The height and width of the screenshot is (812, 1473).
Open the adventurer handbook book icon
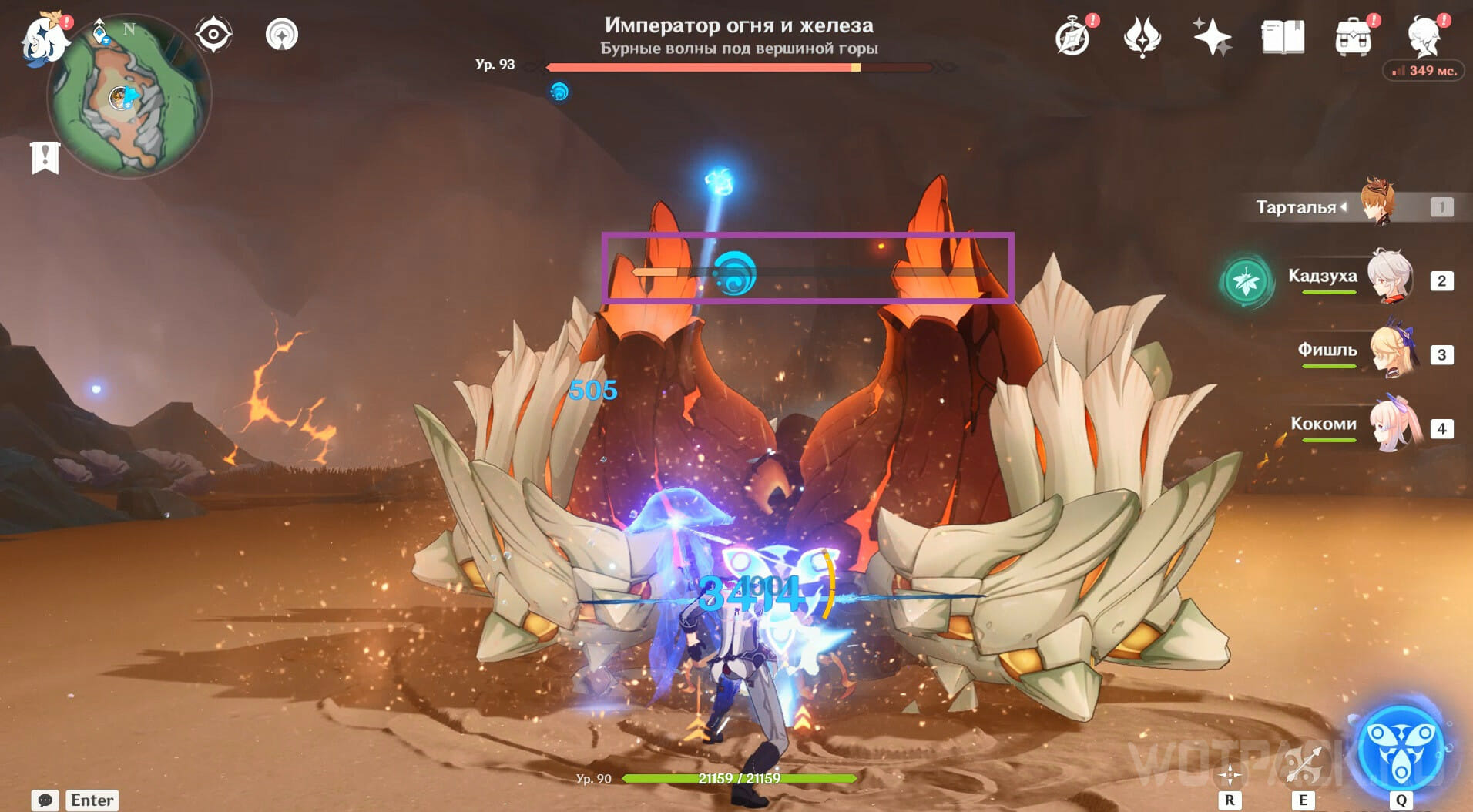click(1283, 37)
